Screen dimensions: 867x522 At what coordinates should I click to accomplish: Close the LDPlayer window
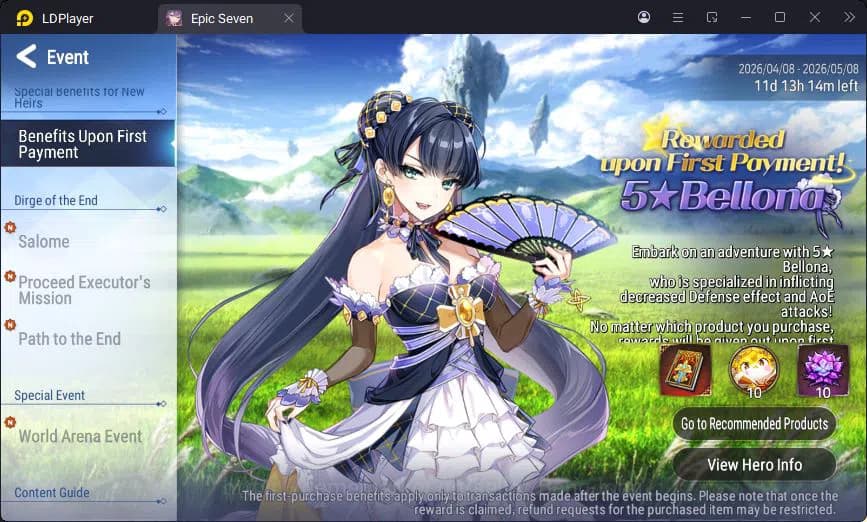[815, 17]
